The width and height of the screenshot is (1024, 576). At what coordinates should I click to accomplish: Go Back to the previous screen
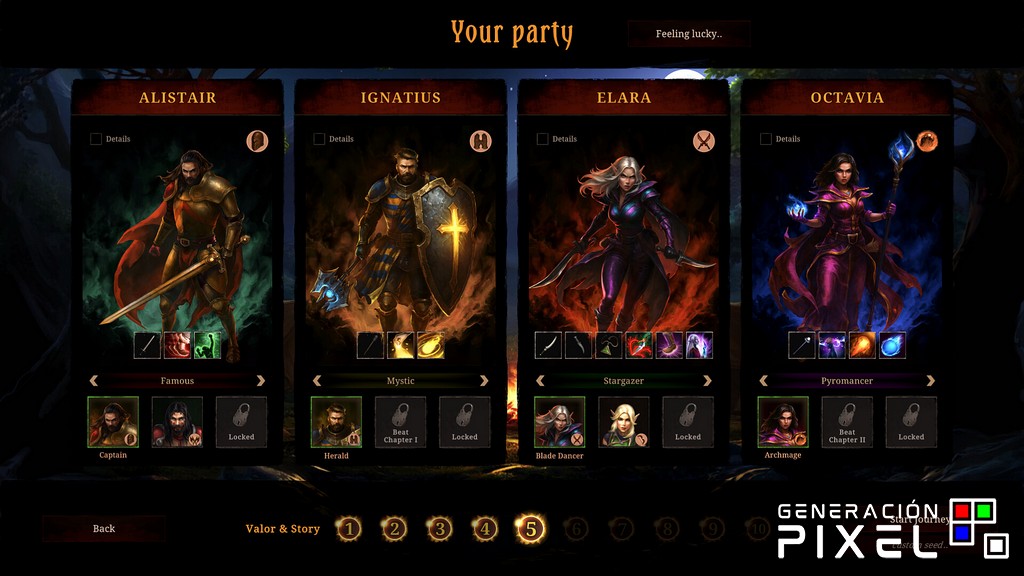(x=104, y=528)
